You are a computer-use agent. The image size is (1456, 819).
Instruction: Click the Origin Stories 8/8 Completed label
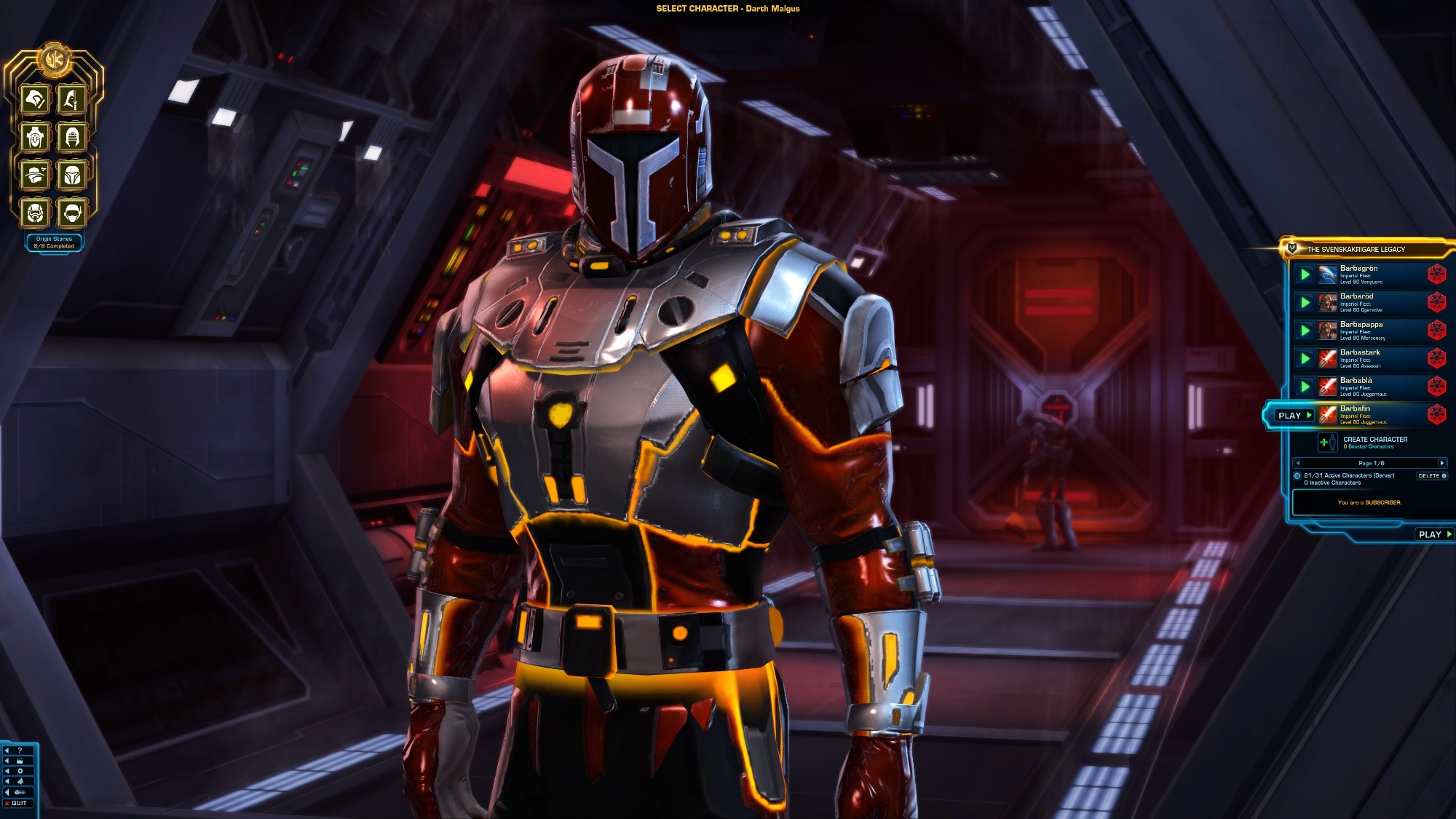[x=54, y=242]
